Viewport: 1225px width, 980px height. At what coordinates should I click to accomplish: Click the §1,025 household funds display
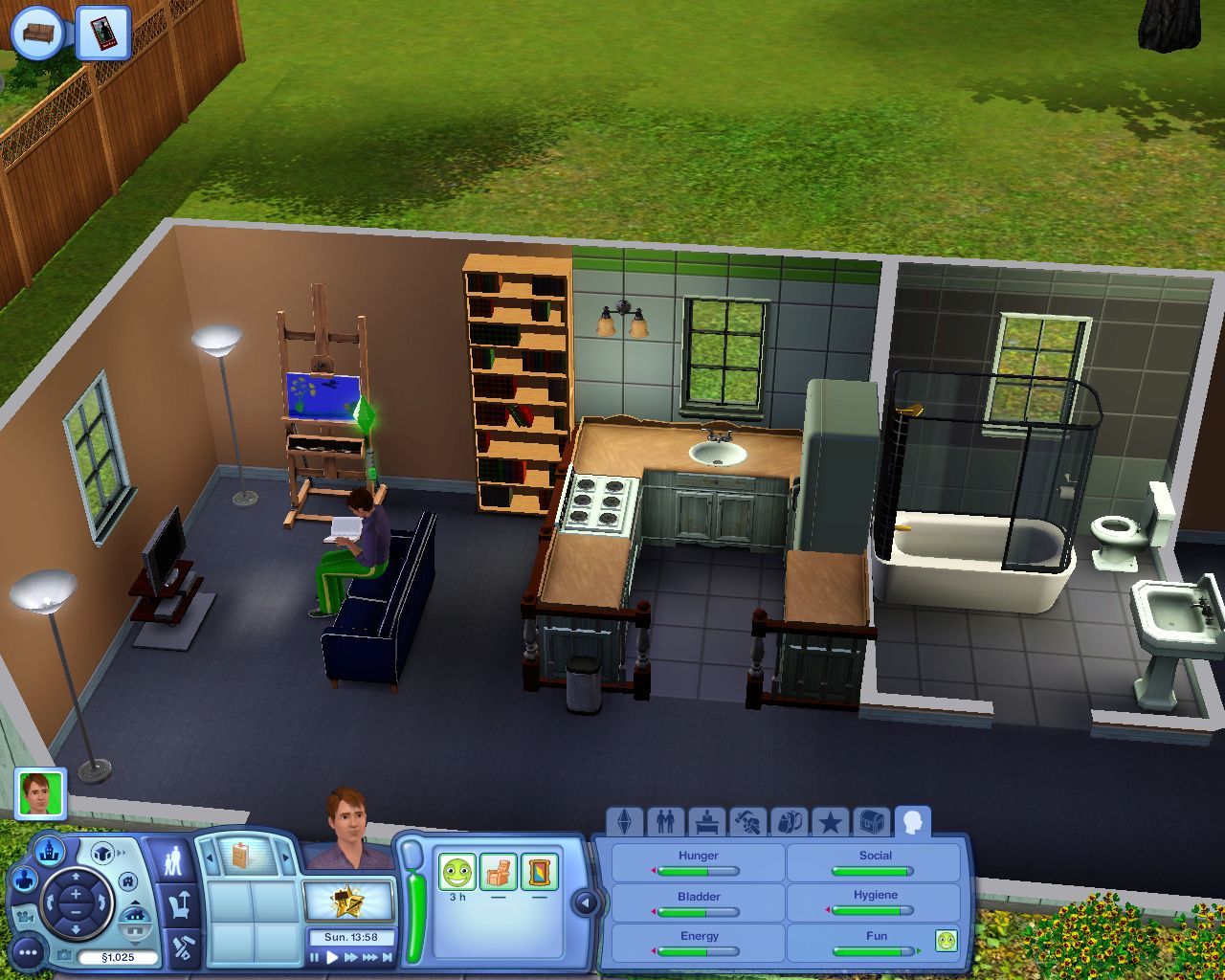tap(118, 956)
